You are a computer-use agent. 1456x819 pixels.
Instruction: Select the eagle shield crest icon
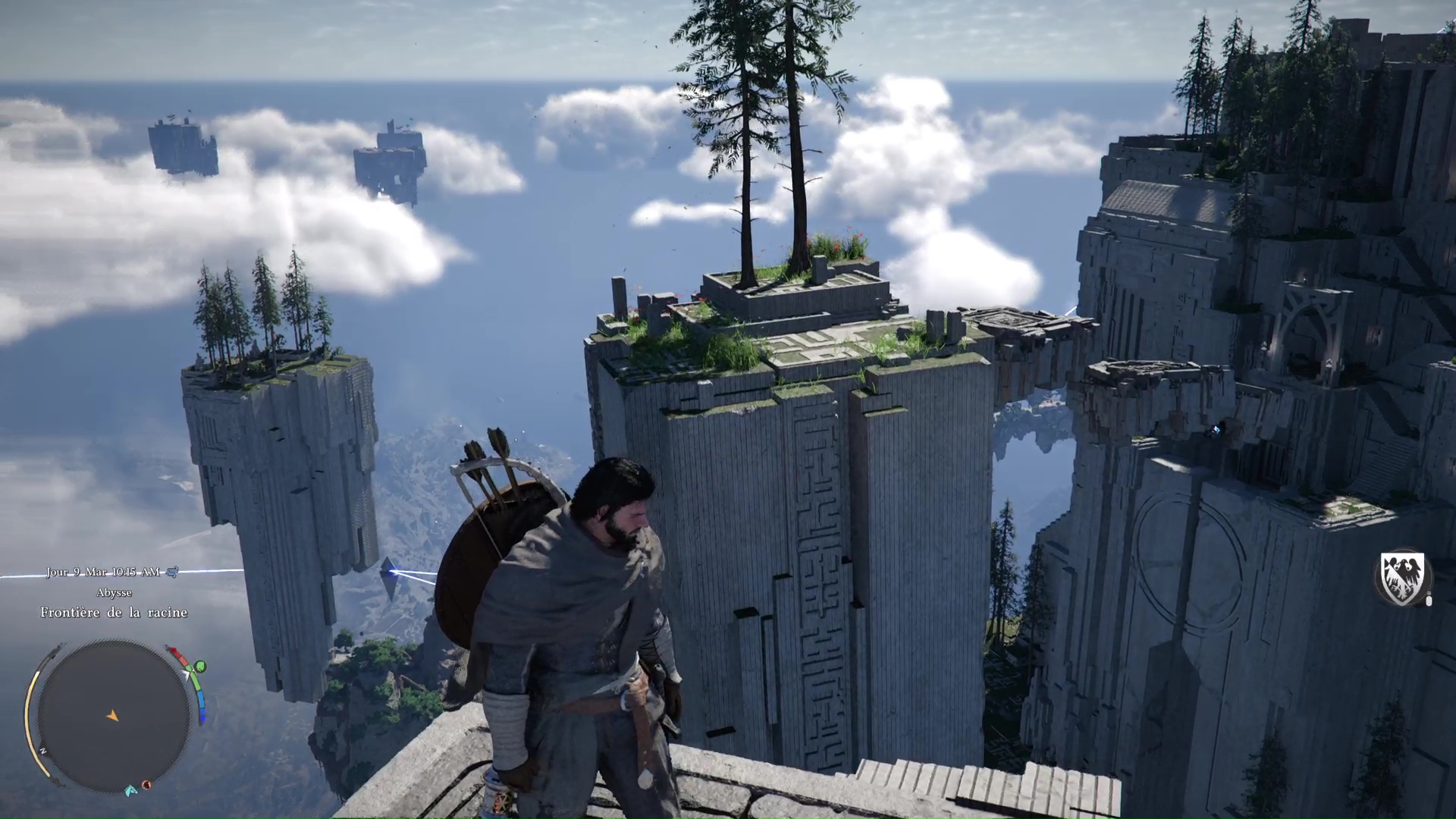(x=1402, y=576)
